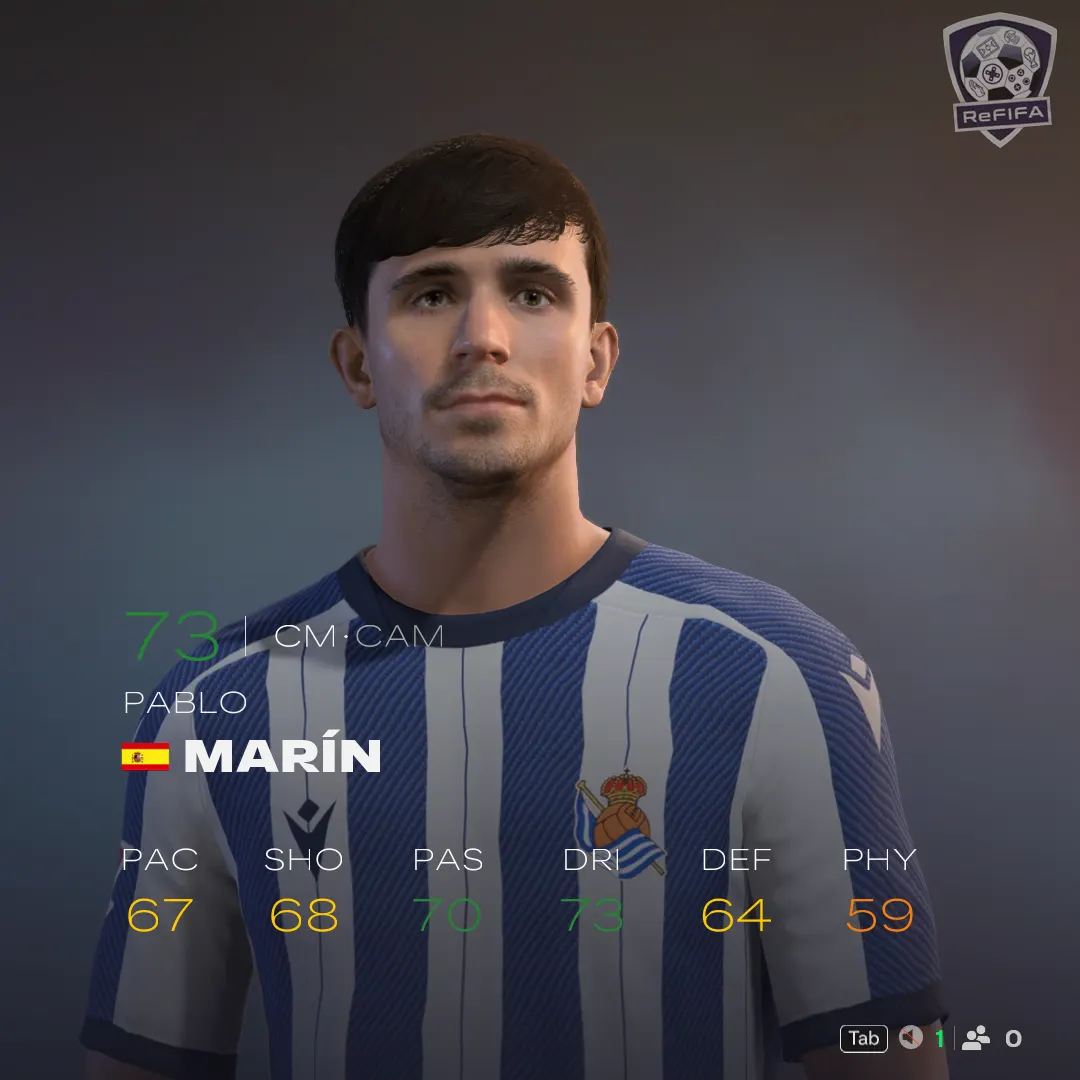Click the muted speaker voice chat icon
This screenshot has width=1080, height=1080.
click(910, 1038)
